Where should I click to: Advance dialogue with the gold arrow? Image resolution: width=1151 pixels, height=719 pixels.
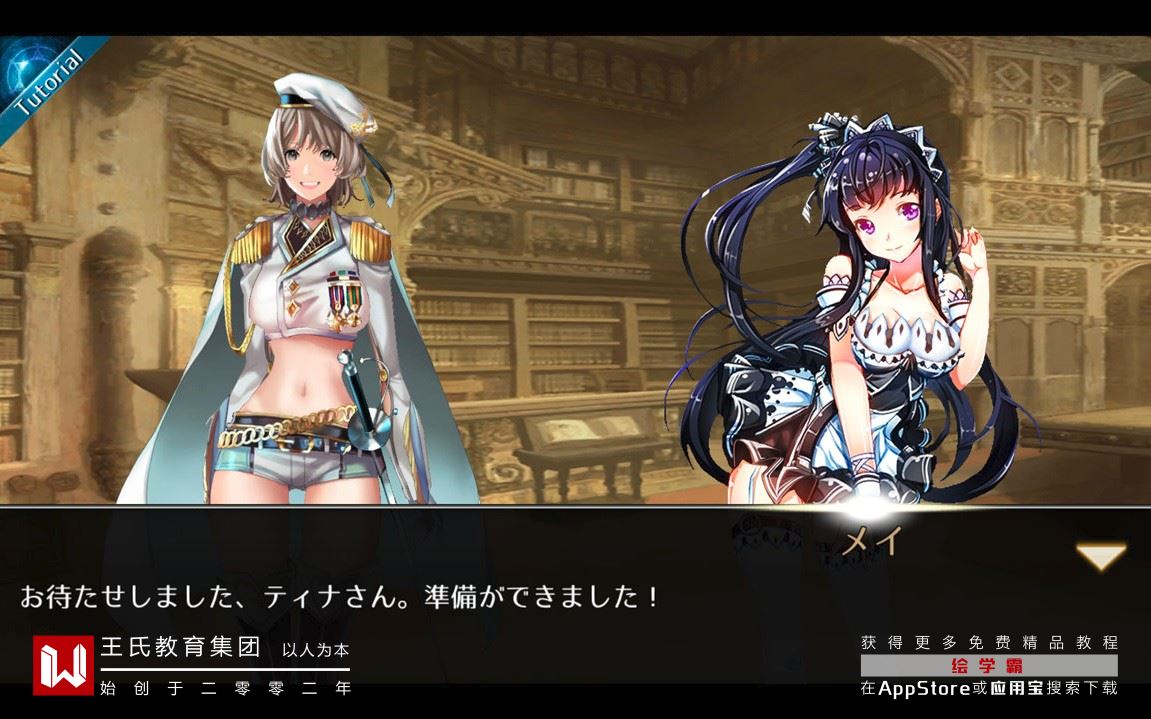1100,556
